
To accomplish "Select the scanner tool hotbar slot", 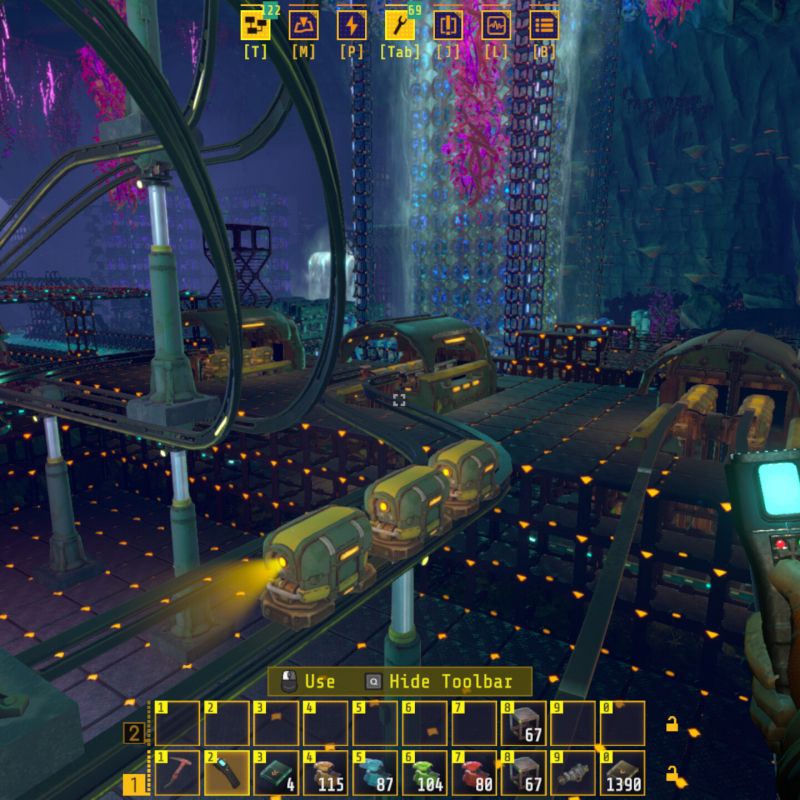I will coord(227,772).
